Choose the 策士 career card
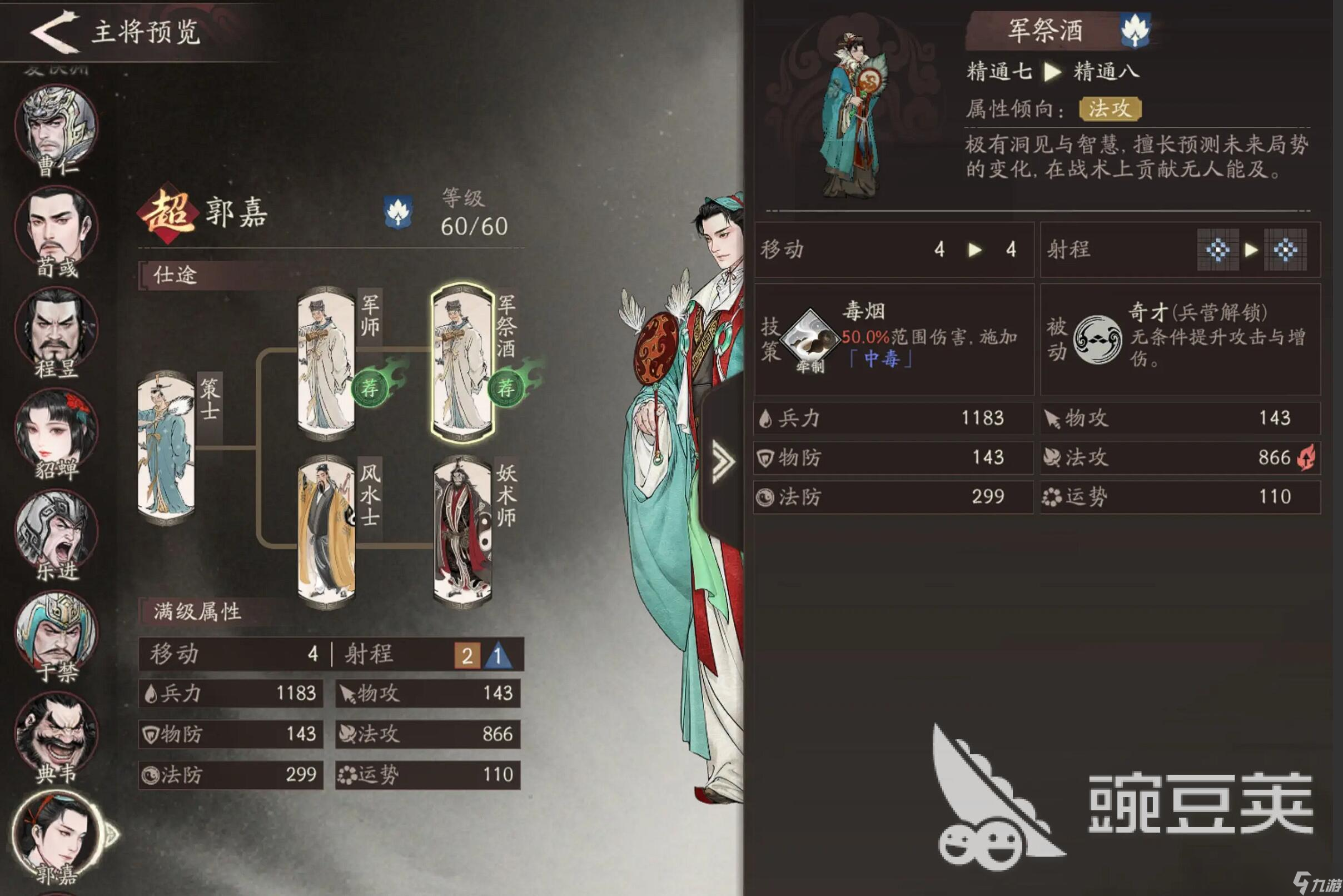Viewport: 1343px width, 896px height. pos(166,447)
